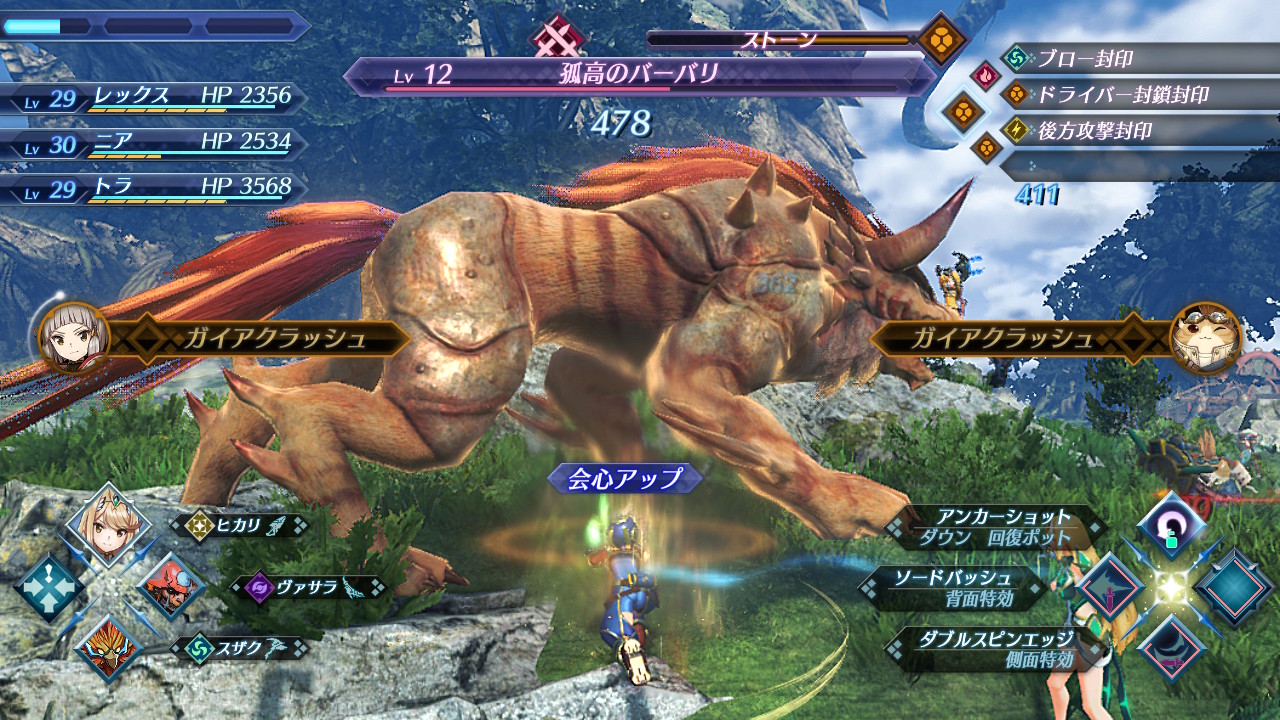Screen dimensions: 1280x720
Task: Select the ドライバー封鎖封印 combo route
Action: (x=1120, y=95)
